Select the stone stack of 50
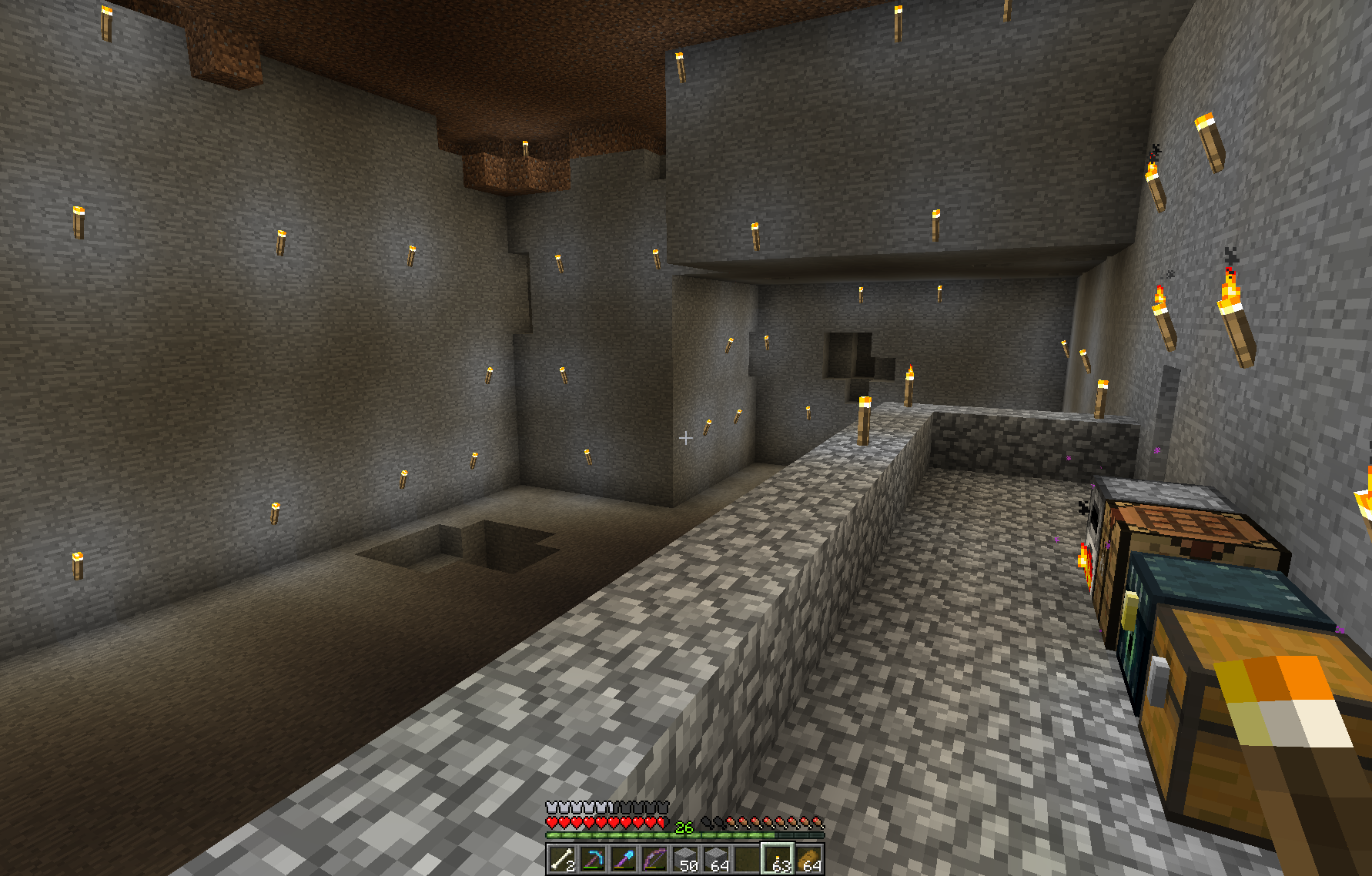Image resolution: width=1372 pixels, height=876 pixels. tap(685, 859)
